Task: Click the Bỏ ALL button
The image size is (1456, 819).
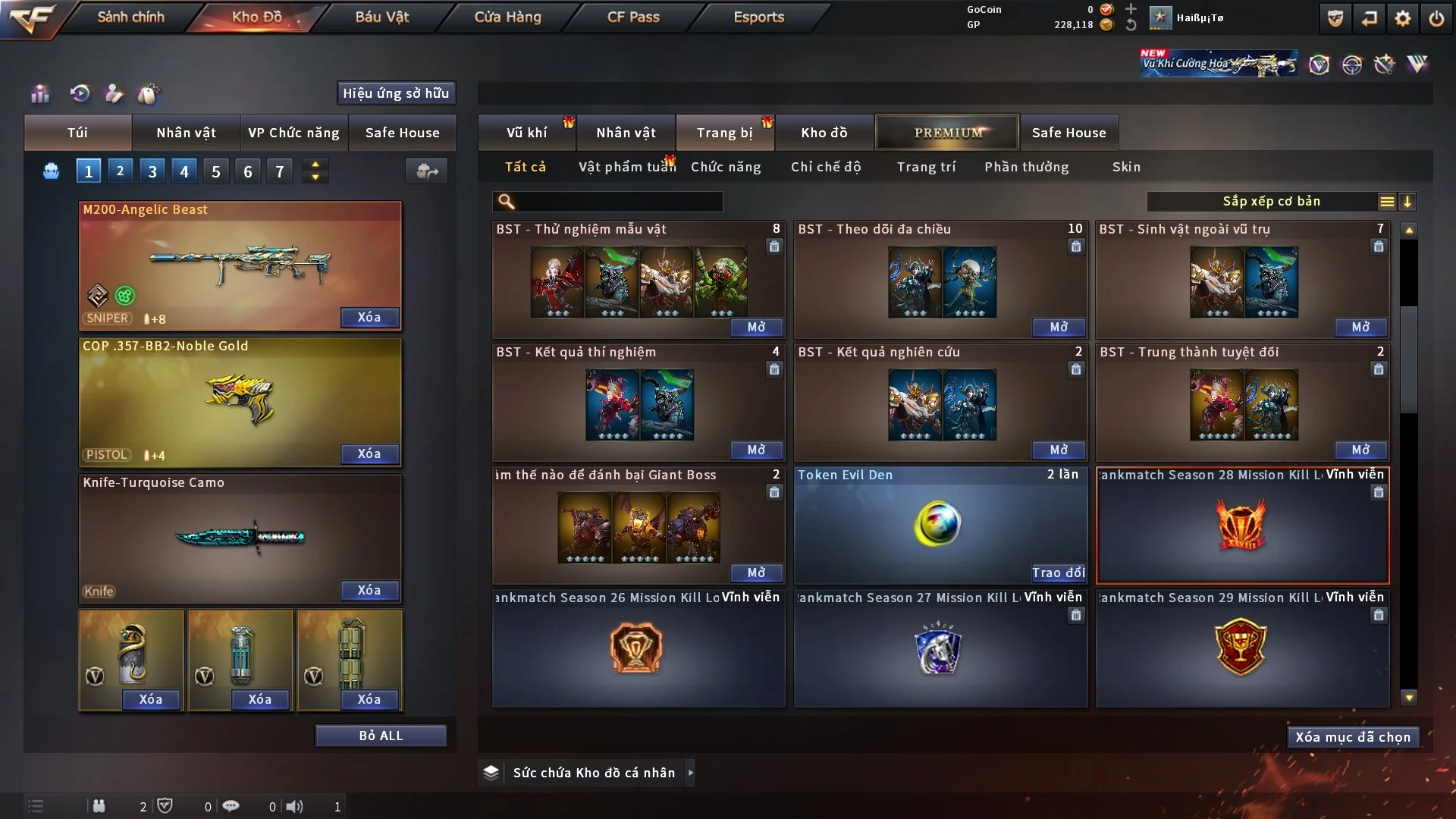Action: pyautogui.click(x=381, y=736)
